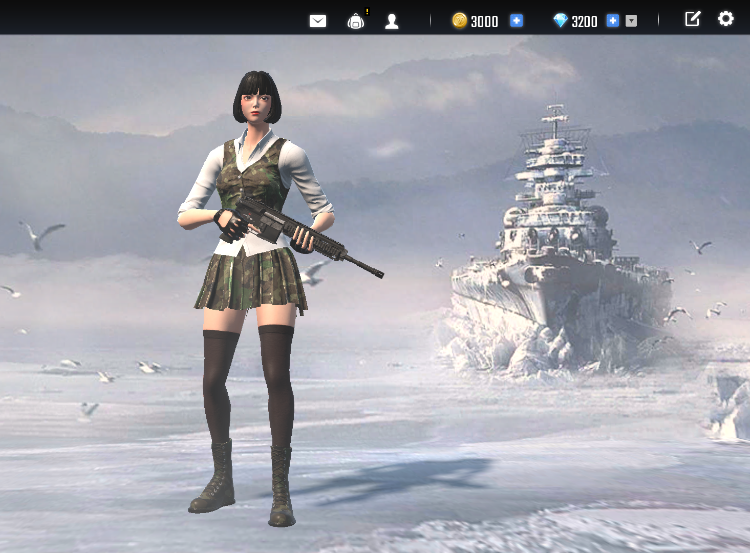
Task: Expand the grey dropdown arrow beside diamonds
Action: 631,20
